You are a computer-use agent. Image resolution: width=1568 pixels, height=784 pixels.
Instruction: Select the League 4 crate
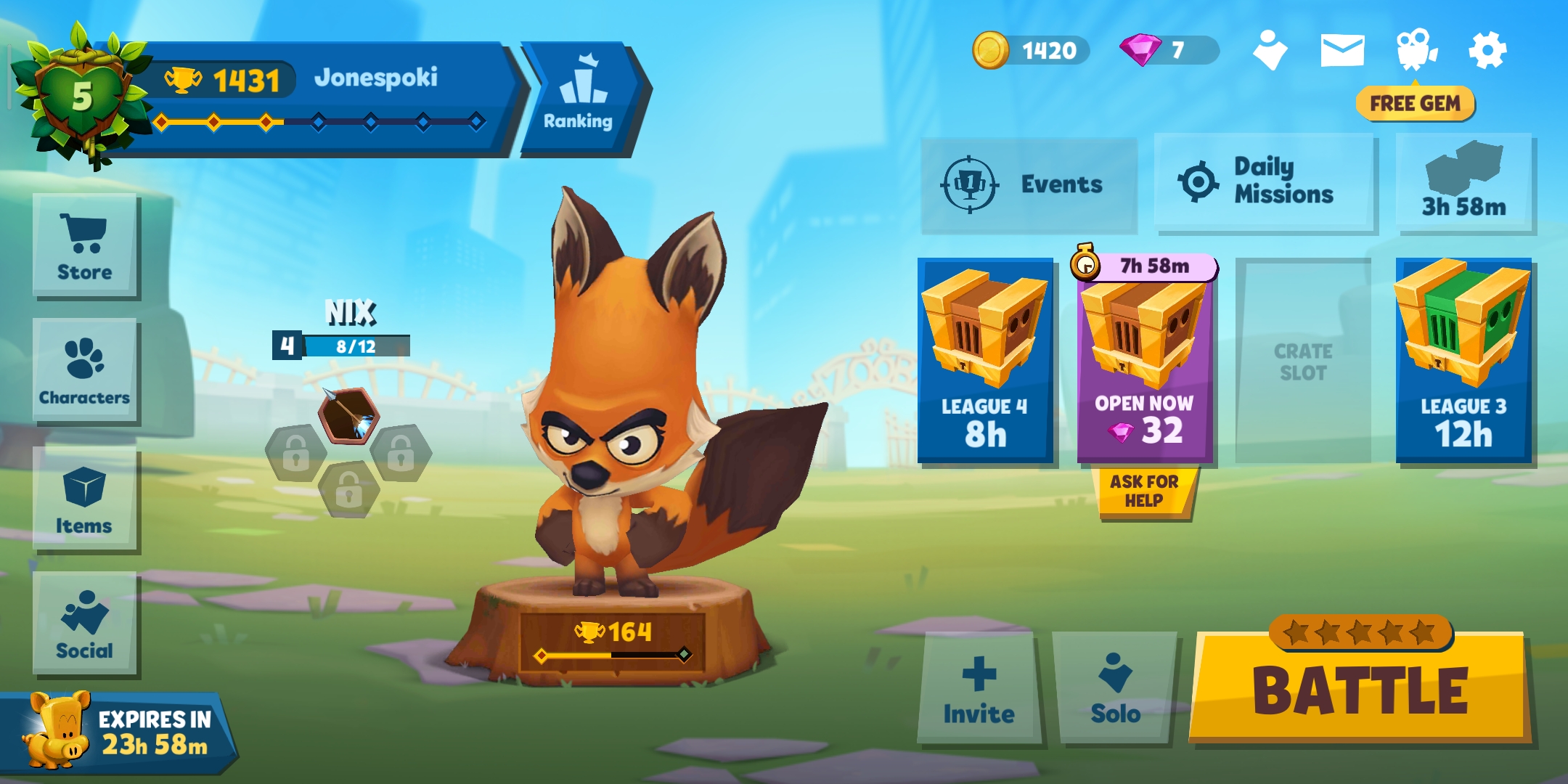985,360
